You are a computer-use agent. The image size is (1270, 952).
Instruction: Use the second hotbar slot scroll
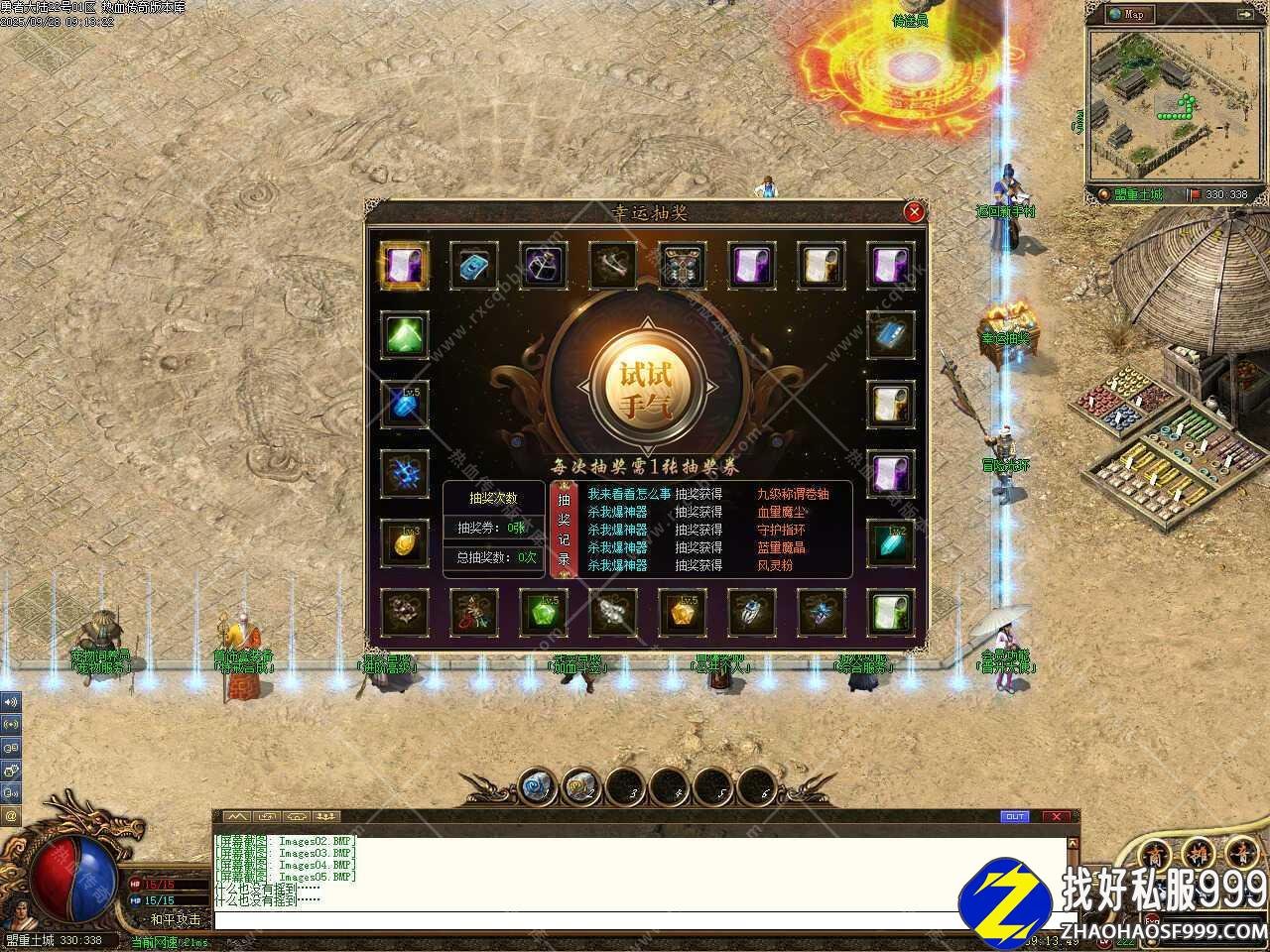580,787
